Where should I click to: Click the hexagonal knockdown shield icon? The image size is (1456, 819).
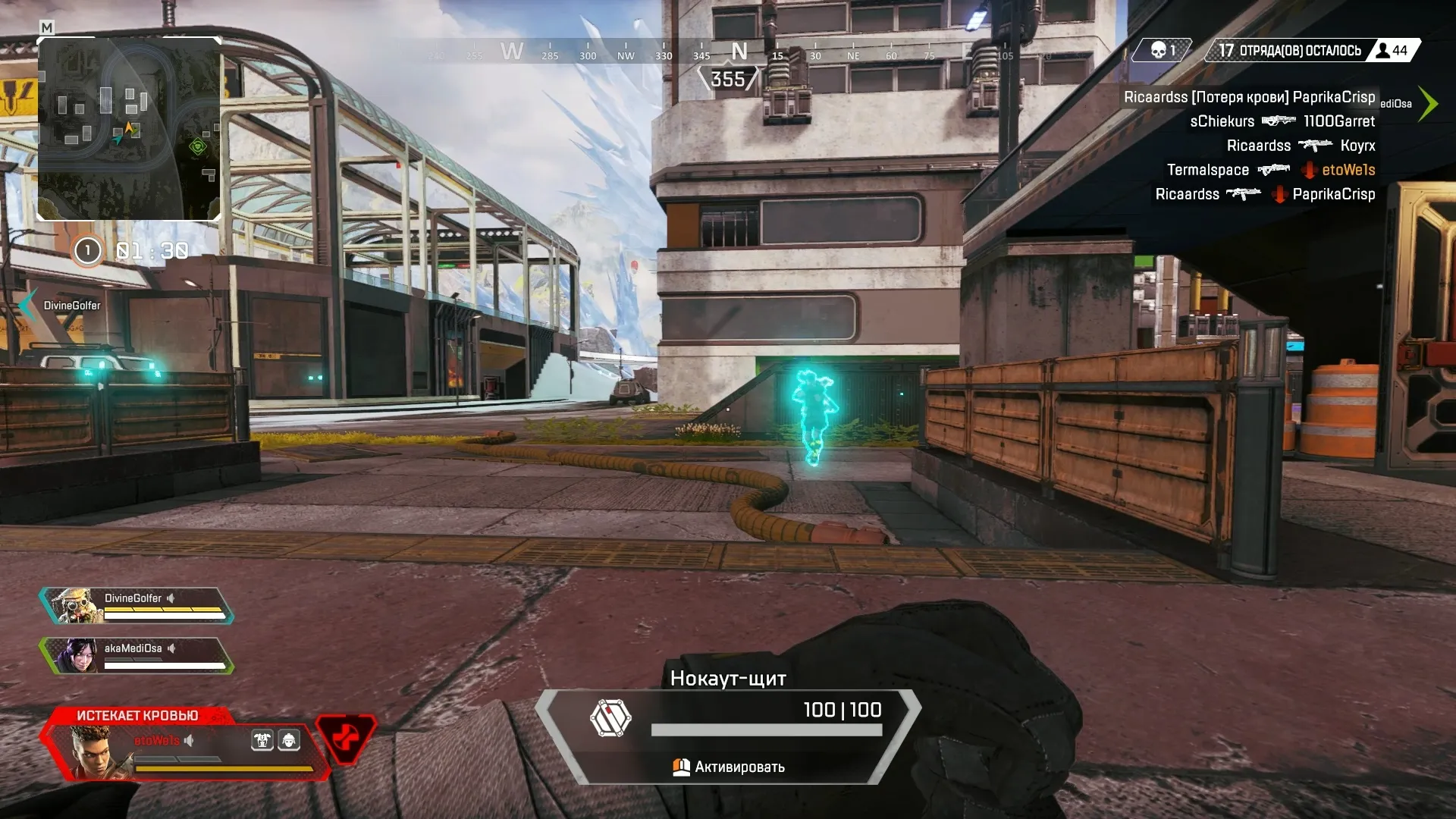tap(610, 717)
